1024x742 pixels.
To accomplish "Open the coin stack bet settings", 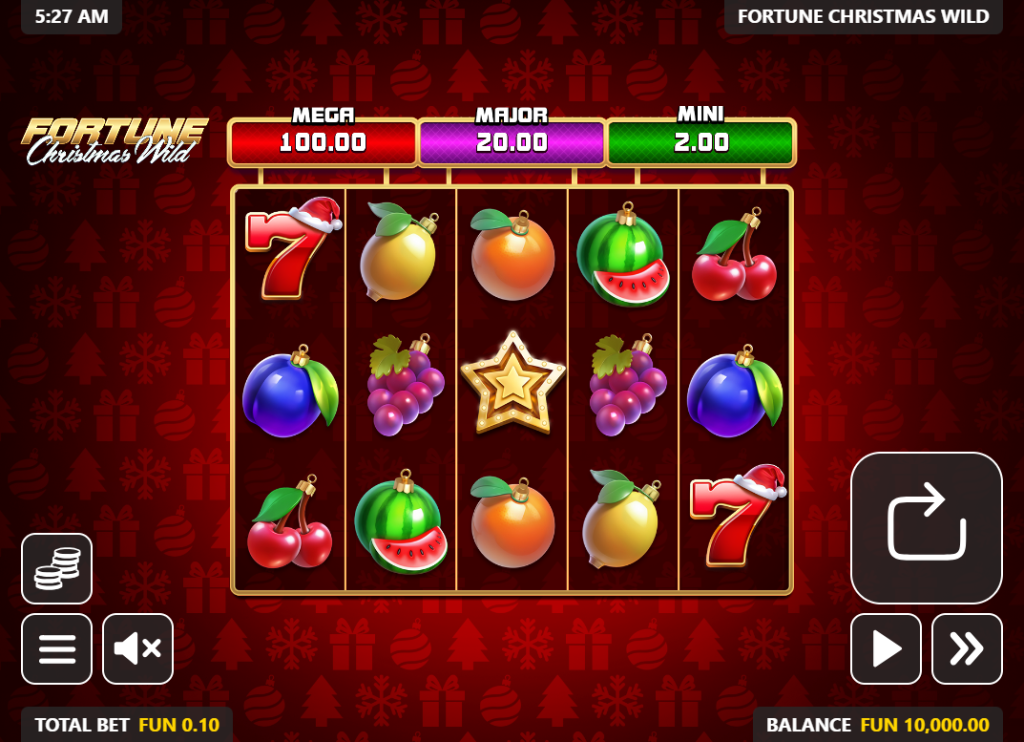I will pyautogui.click(x=57, y=569).
